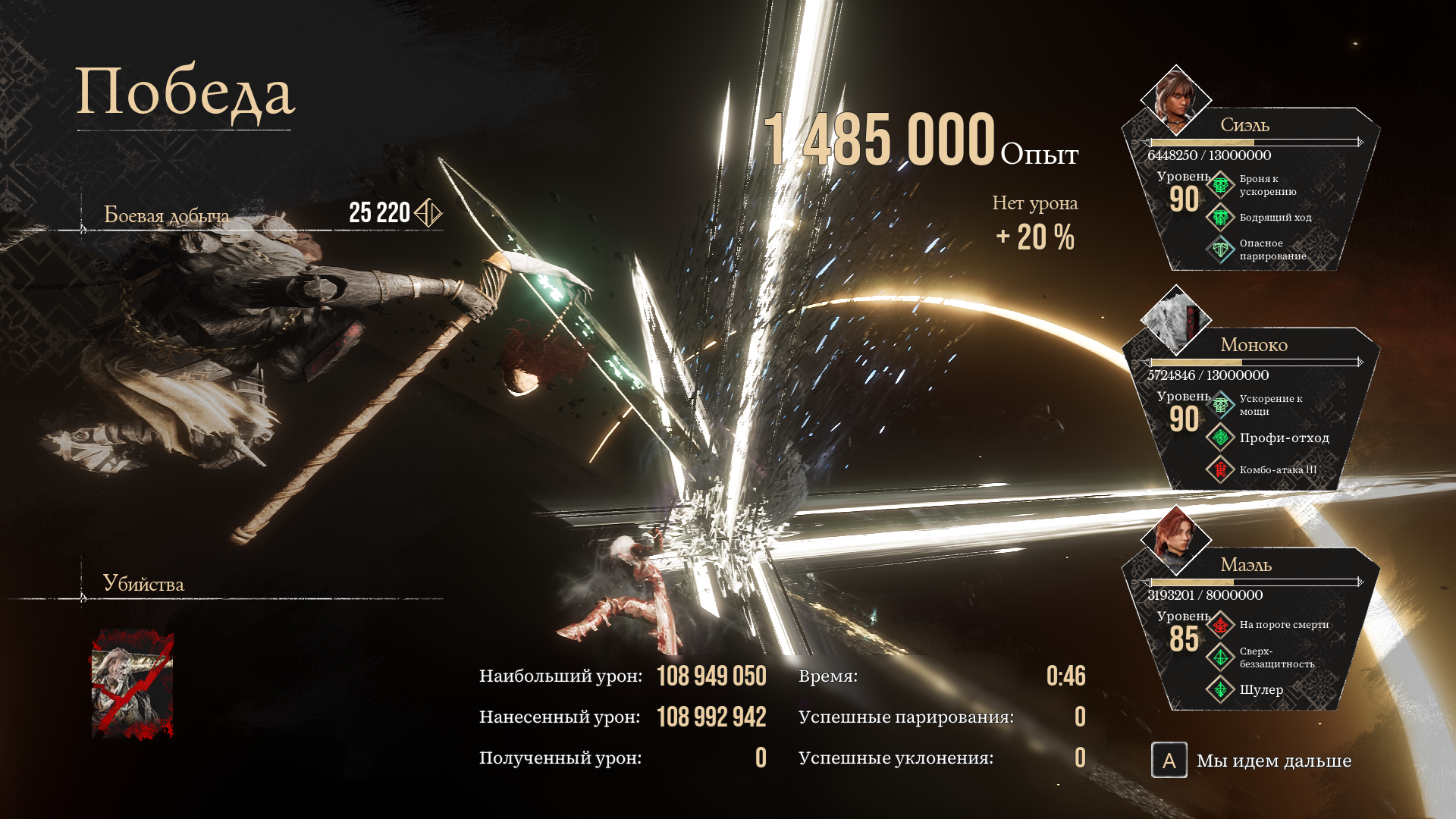
Task: Select the Броня к ускорению skill icon
Action: [1220, 184]
